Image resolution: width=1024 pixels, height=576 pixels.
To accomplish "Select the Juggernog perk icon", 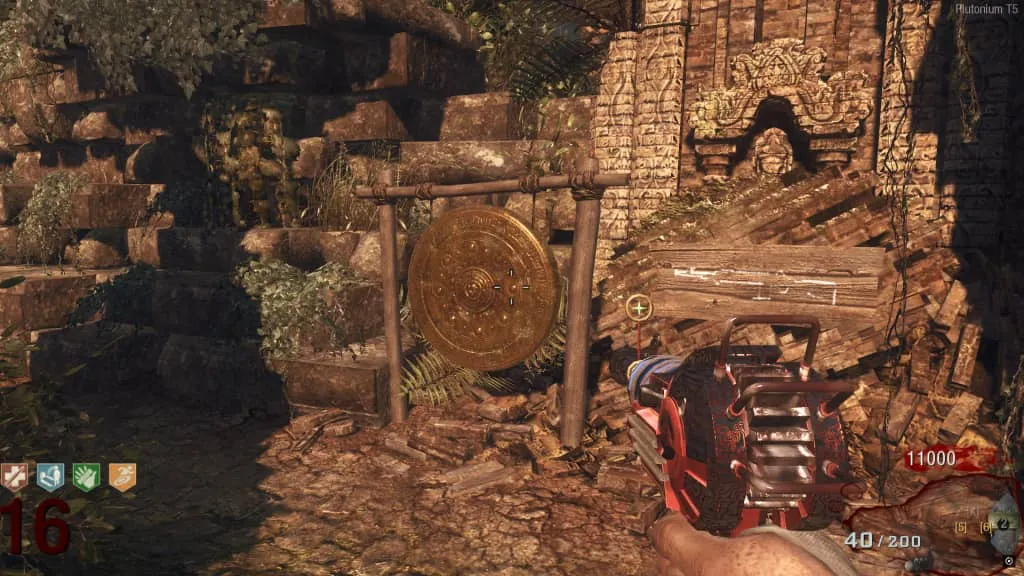I will click(14, 477).
